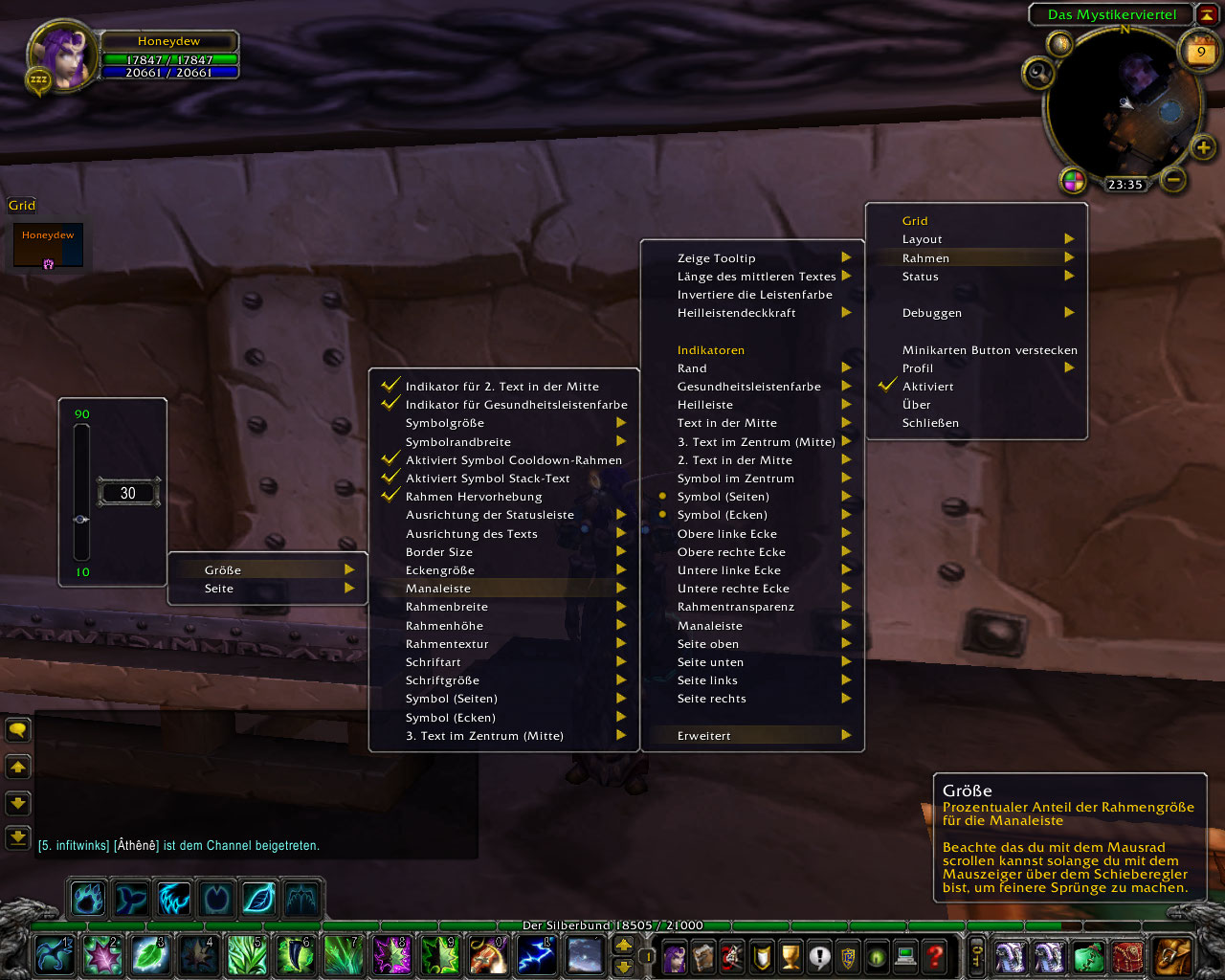Image resolution: width=1225 pixels, height=980 pixels.
Task: Select the Status entry in Grid menu
Action: (921, 277)
